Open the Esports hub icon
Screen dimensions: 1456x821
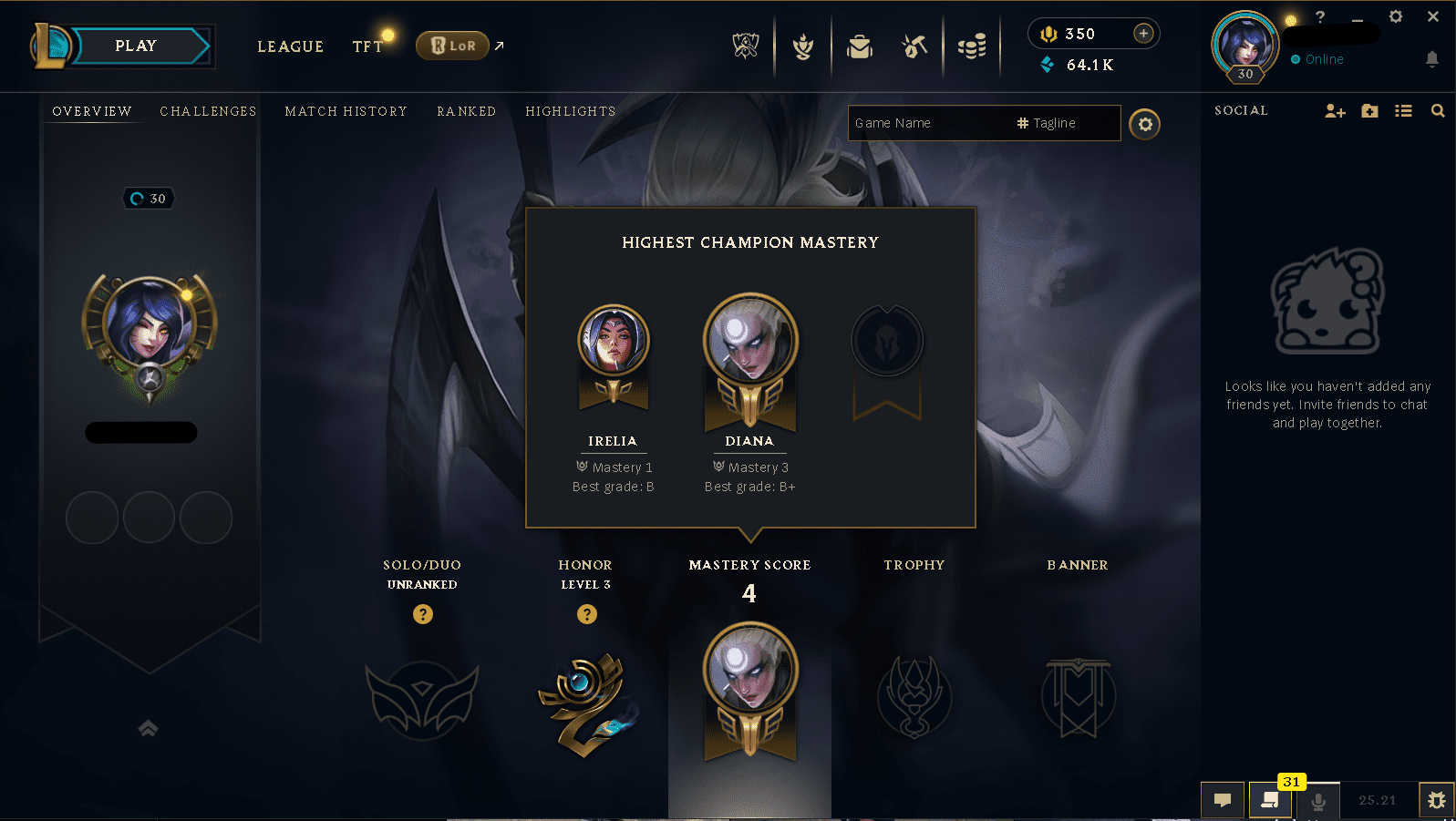pyautogui.click(x=744, y=46)
